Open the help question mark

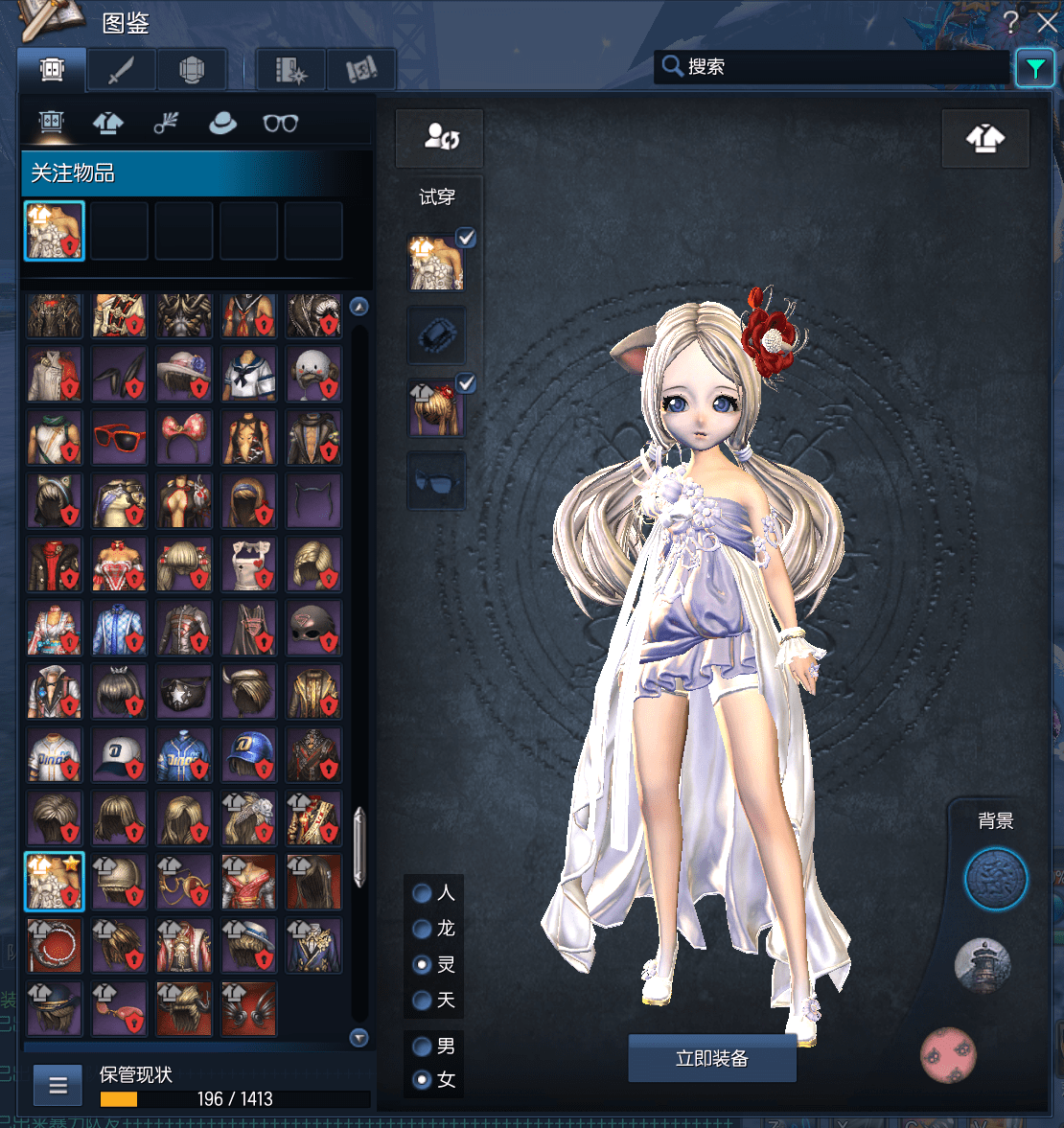click(x=1010, y=22)
